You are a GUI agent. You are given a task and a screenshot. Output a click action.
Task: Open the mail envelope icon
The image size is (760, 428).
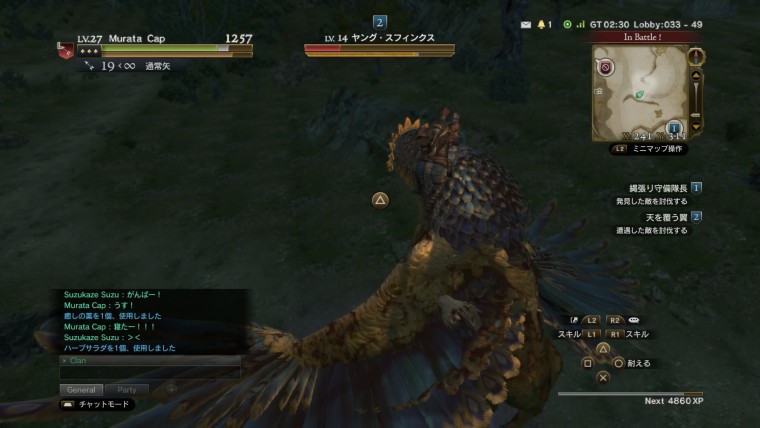pyautogui.click(x=526, y=23)
